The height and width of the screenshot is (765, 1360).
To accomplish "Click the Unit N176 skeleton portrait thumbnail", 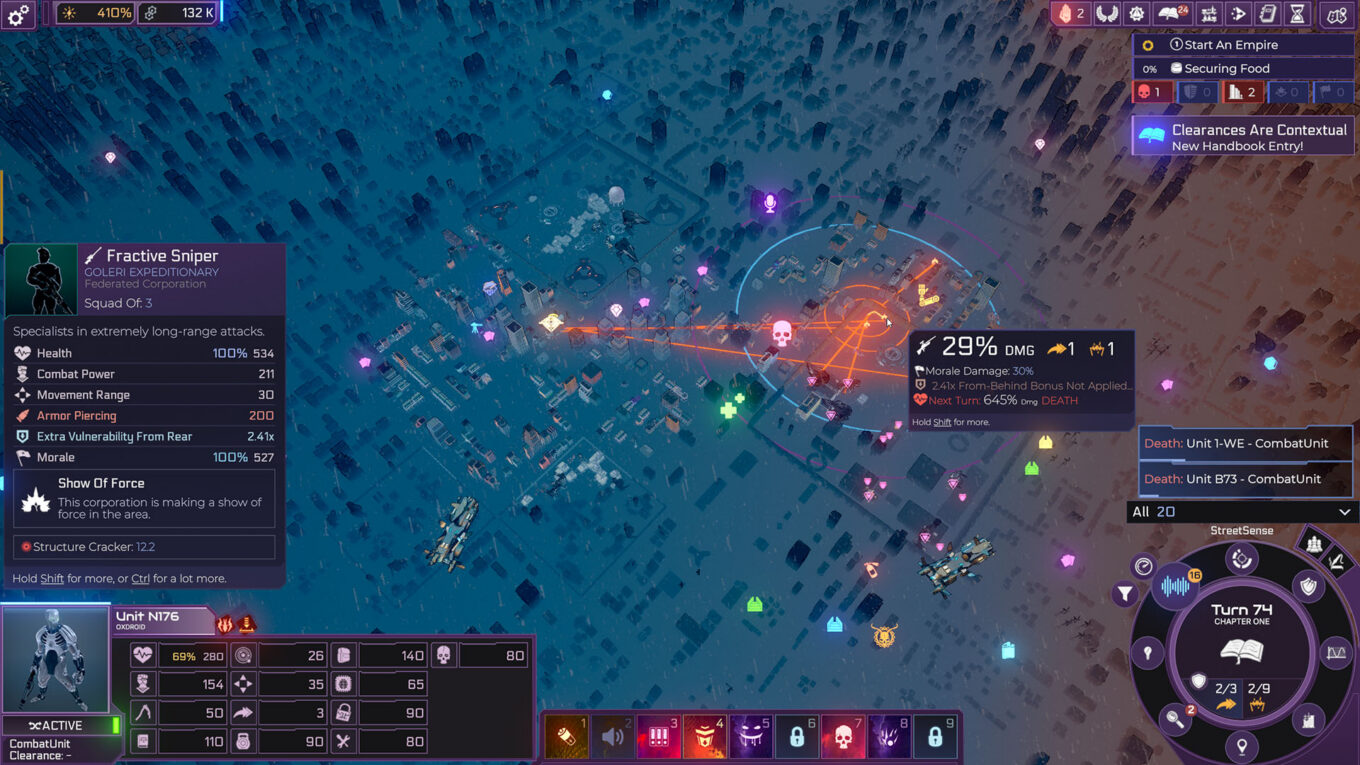I will point(55,658).
